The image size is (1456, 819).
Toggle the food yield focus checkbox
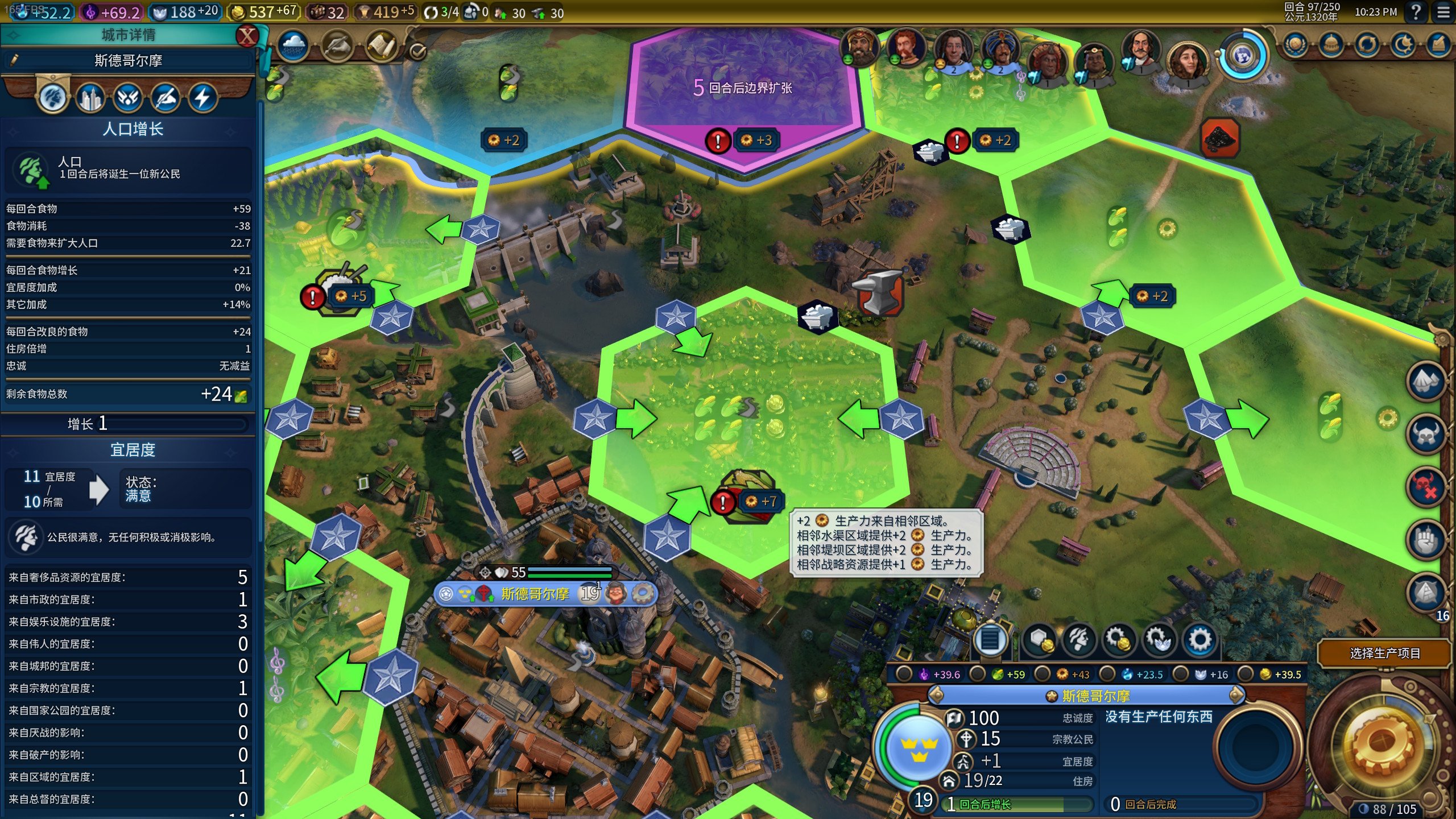click(978, 675)
